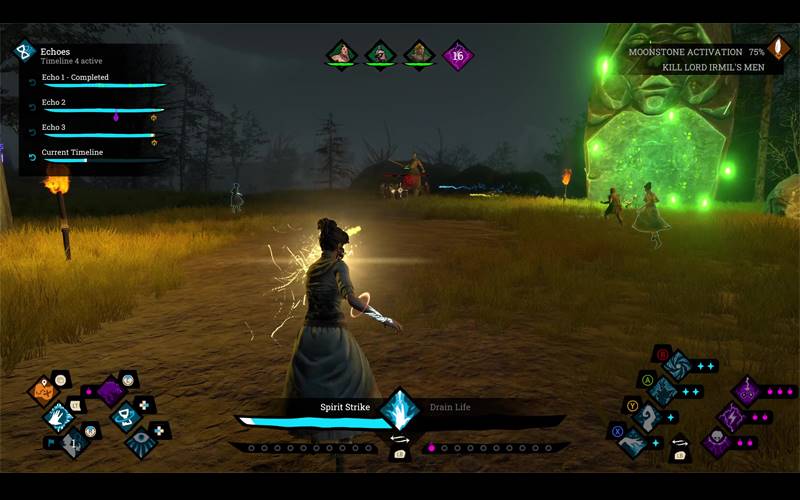Select the Current Timeline row
The height and width of the screenshot is (500, 800).
pos(98,155)
